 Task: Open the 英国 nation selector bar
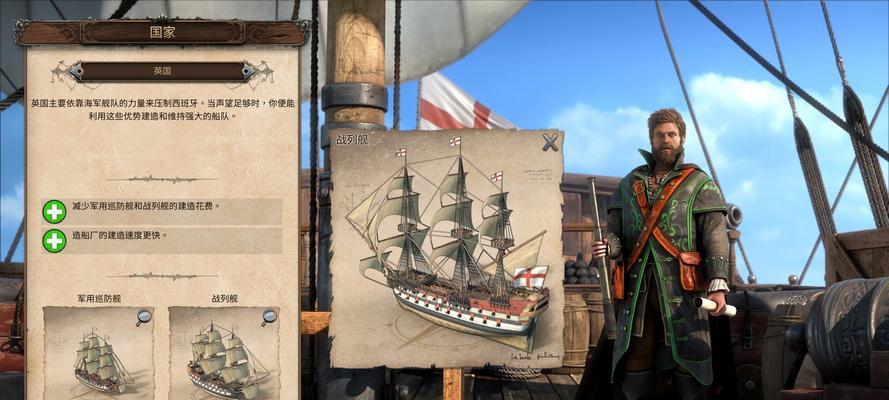click(x=162, y=72)
